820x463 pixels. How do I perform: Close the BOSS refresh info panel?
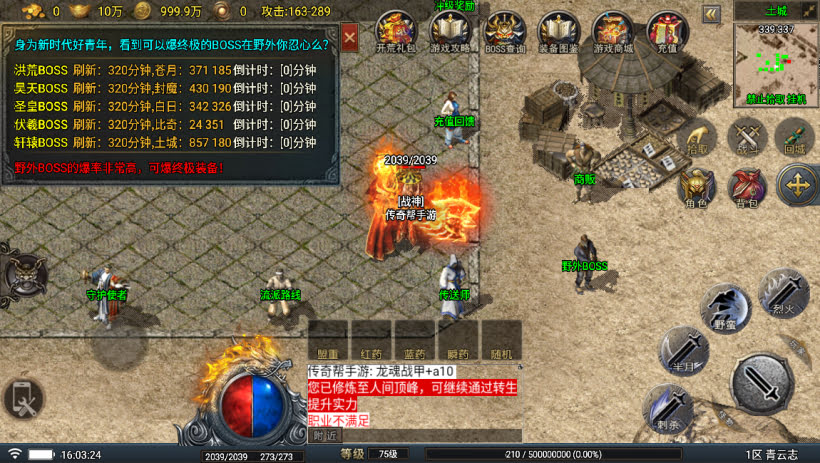coord(349,38)
